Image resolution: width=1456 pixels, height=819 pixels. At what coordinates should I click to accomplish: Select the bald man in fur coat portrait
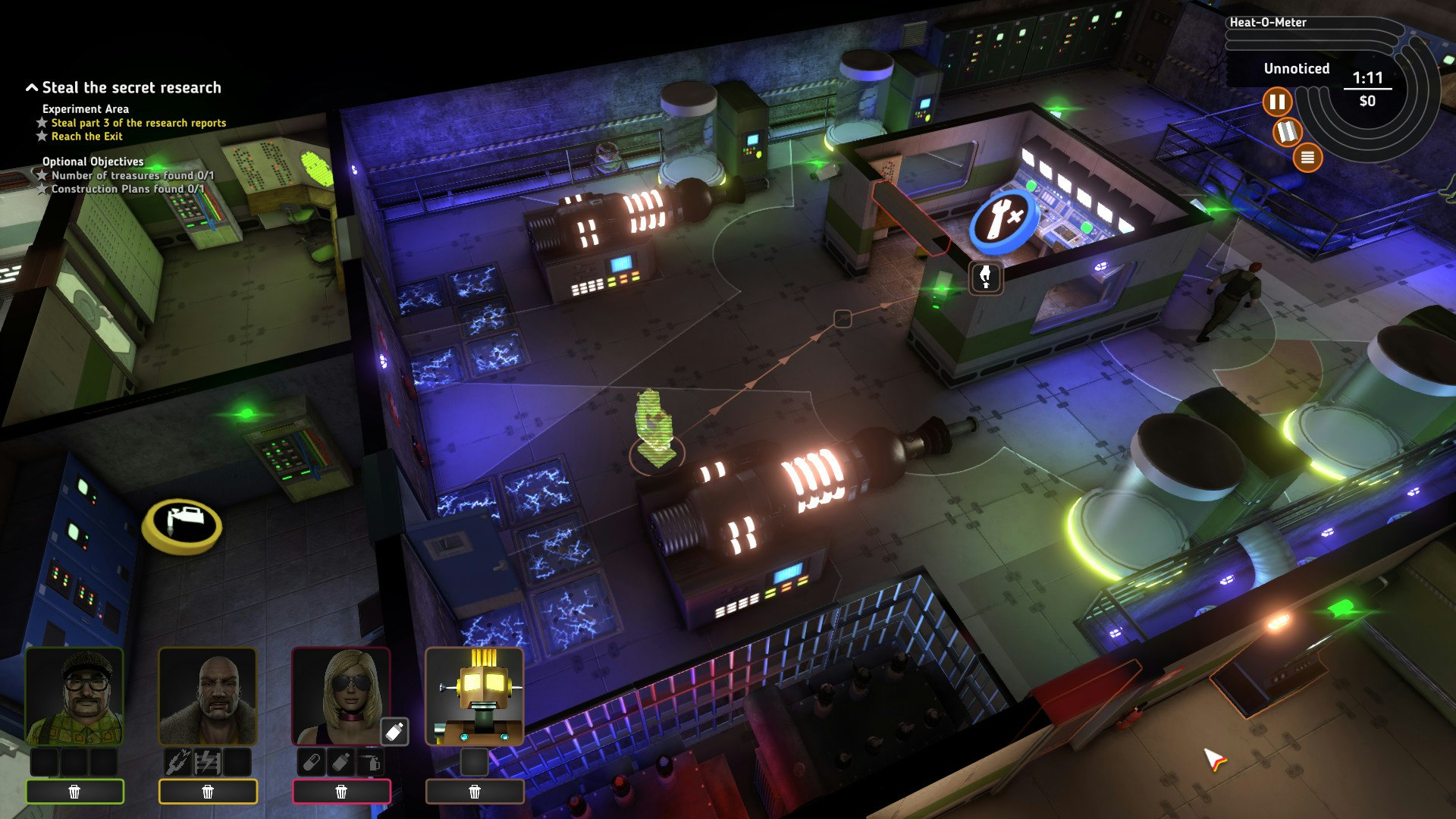(x=207, y=697)
